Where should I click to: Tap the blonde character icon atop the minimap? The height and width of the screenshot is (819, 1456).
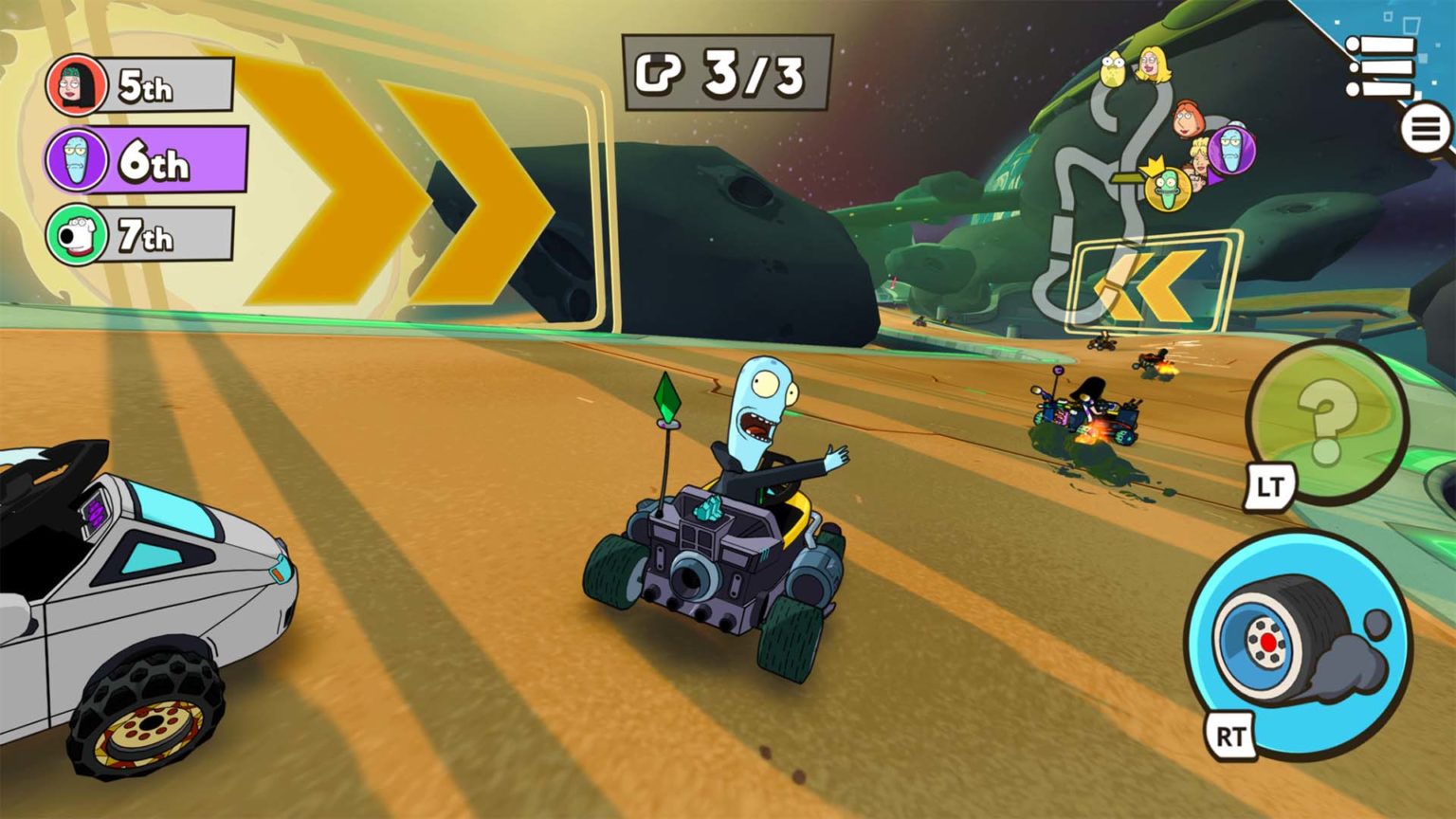1153,65
